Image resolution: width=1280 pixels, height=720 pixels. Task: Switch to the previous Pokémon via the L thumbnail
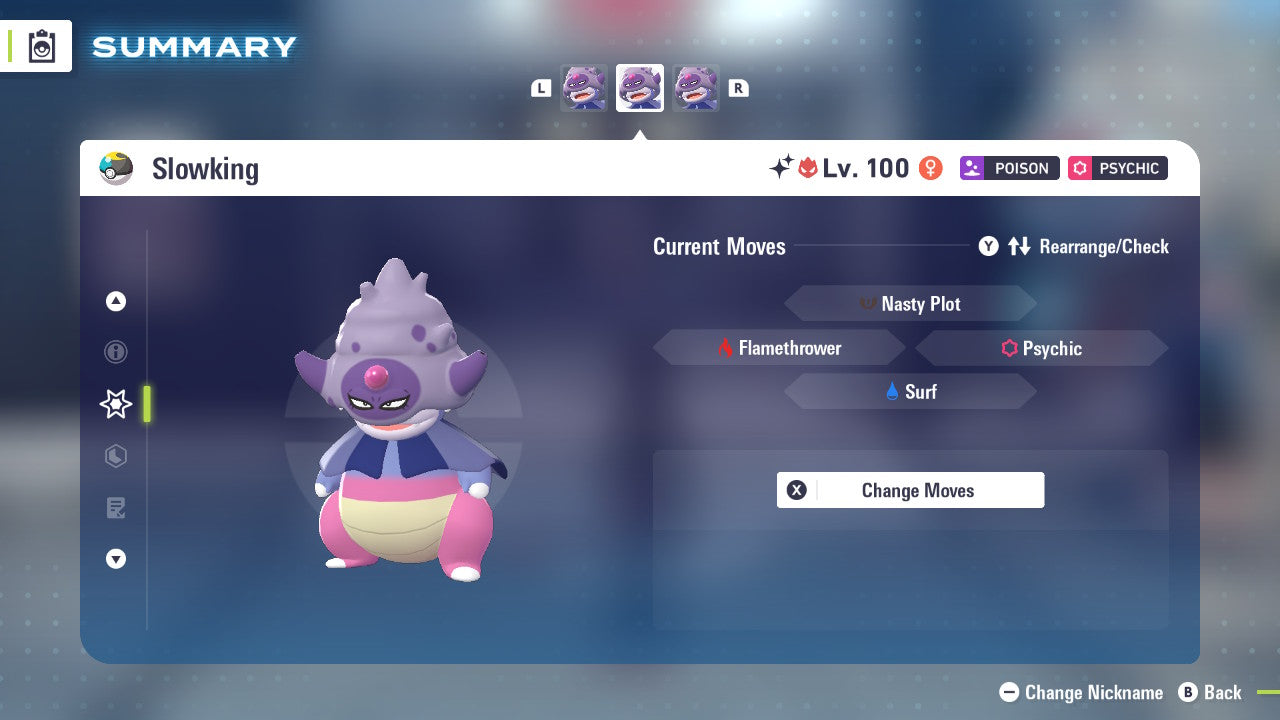point(584,87)
